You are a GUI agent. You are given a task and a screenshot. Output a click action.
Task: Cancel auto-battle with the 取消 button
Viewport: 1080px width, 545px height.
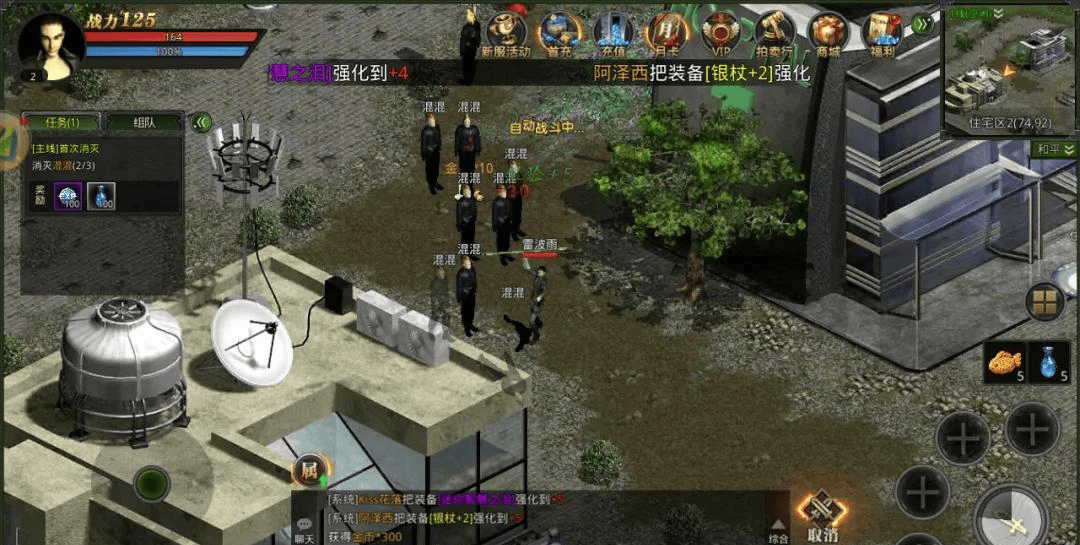pos(822,517)
